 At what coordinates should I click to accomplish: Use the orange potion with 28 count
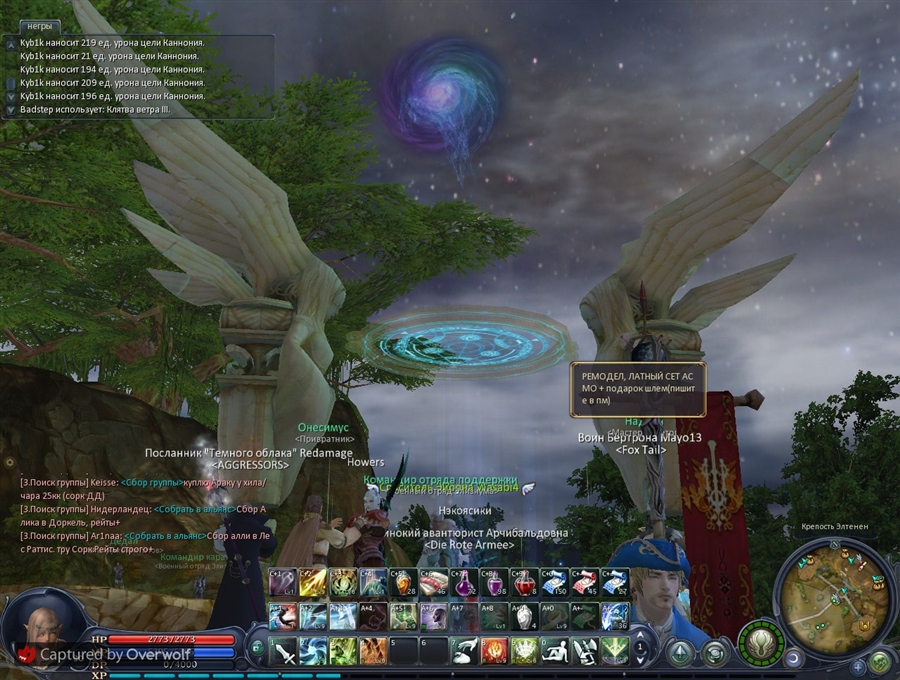[x=404, y=582]
